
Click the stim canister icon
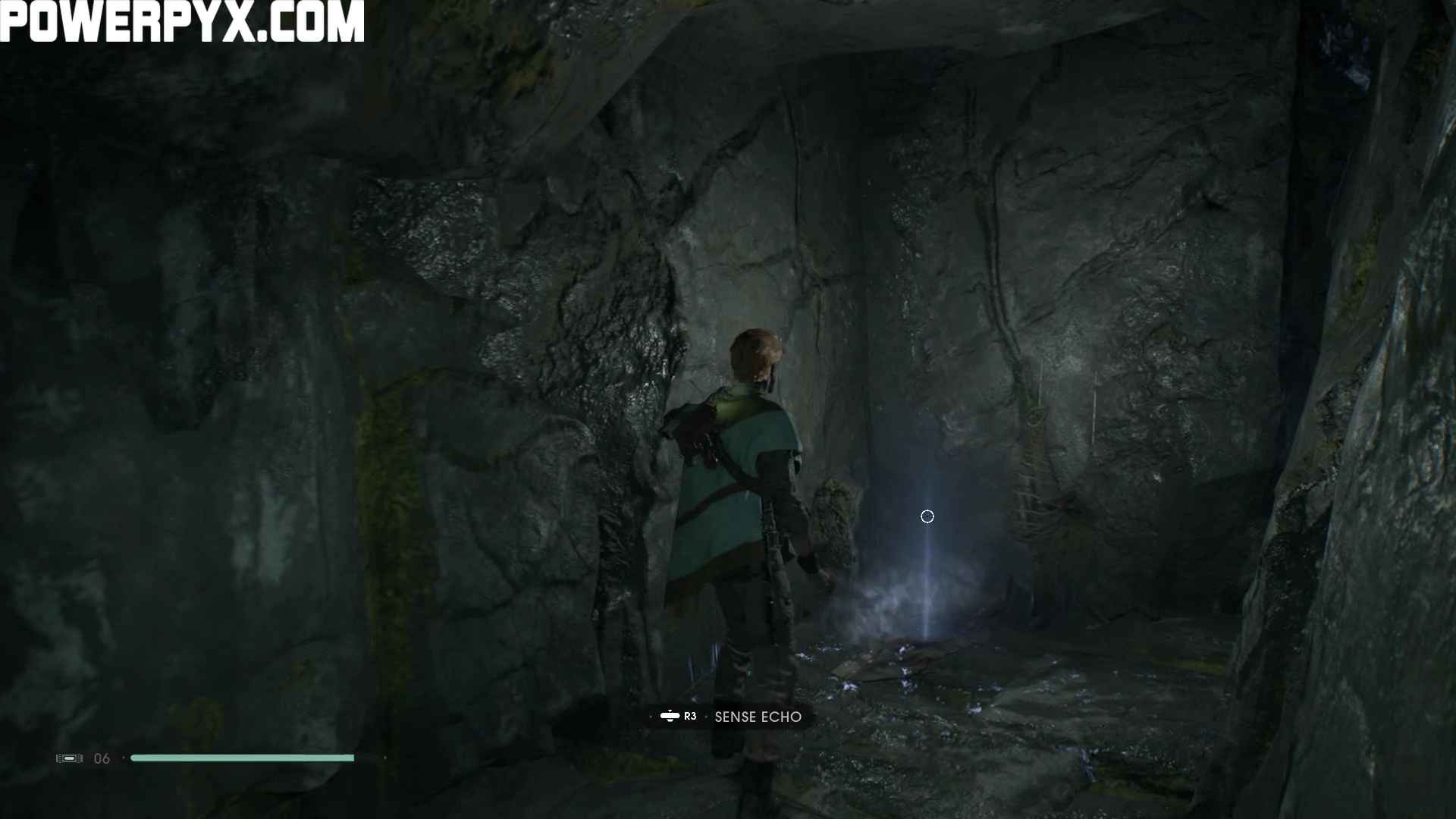click(69, 758)
